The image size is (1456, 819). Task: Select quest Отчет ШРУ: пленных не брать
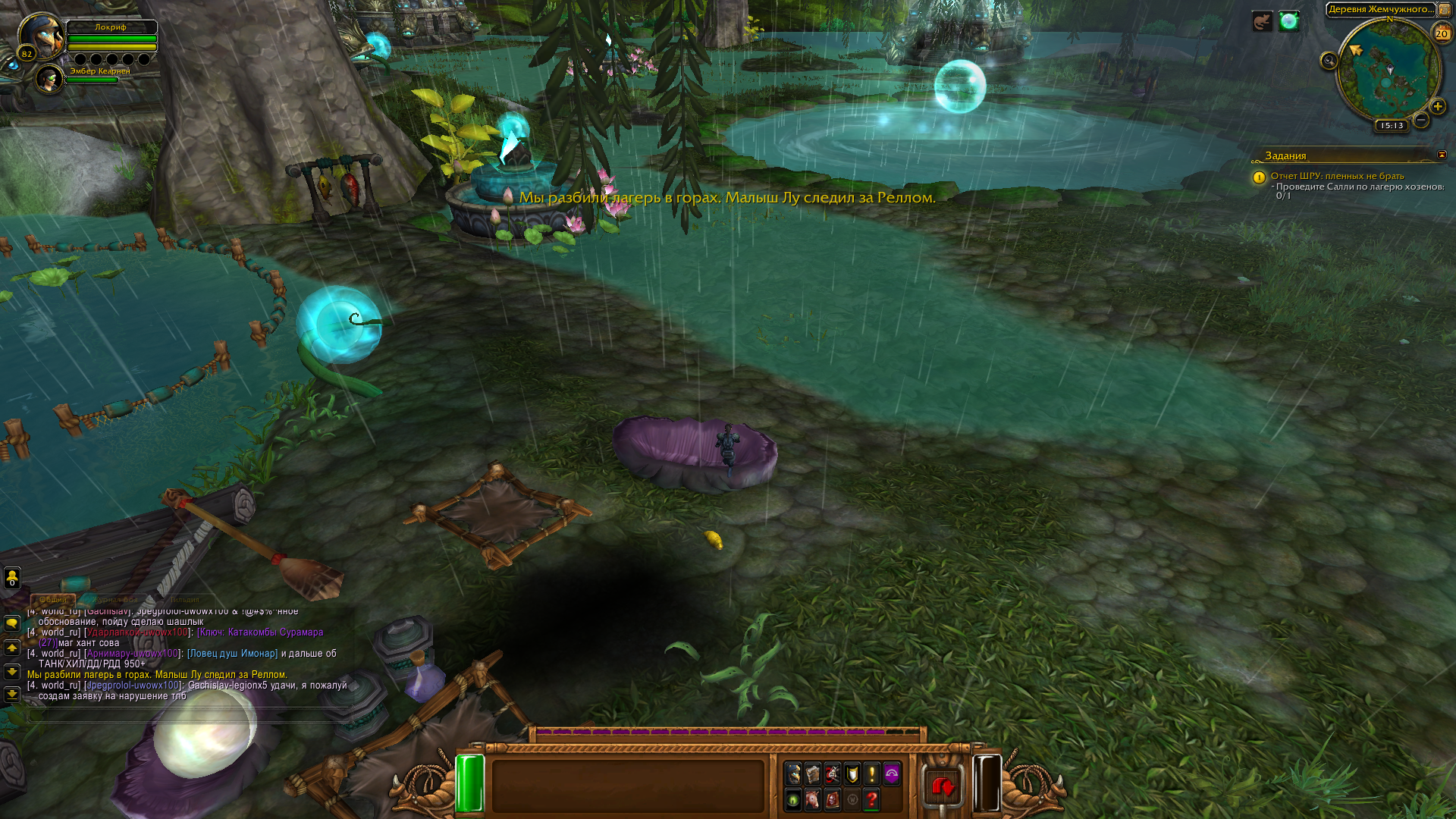1337,176
